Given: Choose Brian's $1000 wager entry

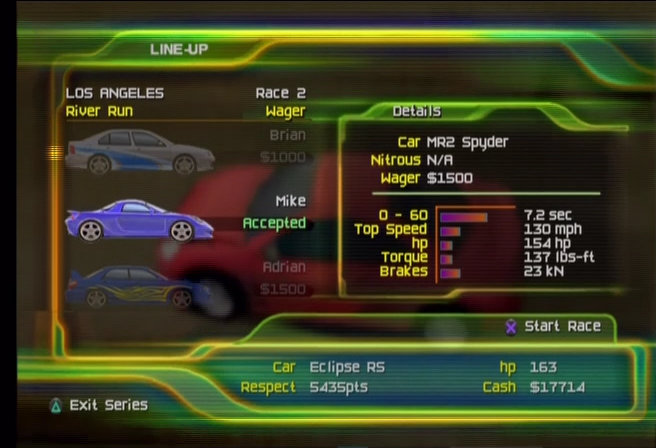Looking at the screenshot, I should 282,157.
